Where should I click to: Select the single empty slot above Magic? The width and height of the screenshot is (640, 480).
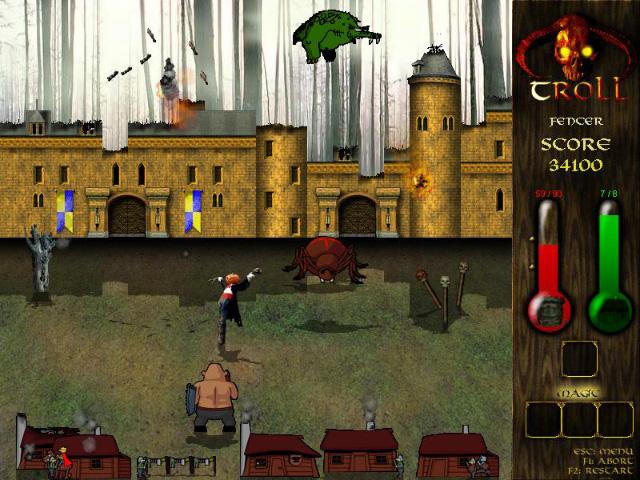click(x=579, y=359)
